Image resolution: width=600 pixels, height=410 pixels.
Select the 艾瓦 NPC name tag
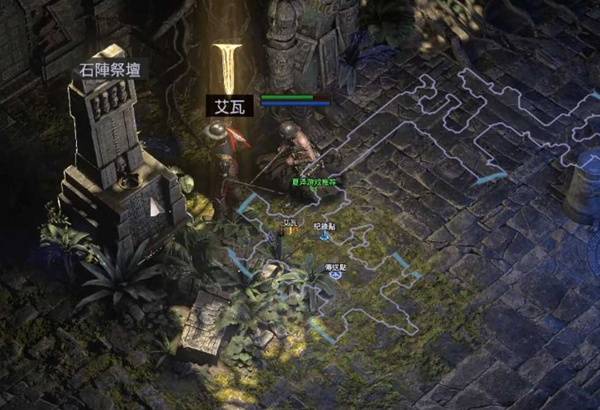click(228, 104)
